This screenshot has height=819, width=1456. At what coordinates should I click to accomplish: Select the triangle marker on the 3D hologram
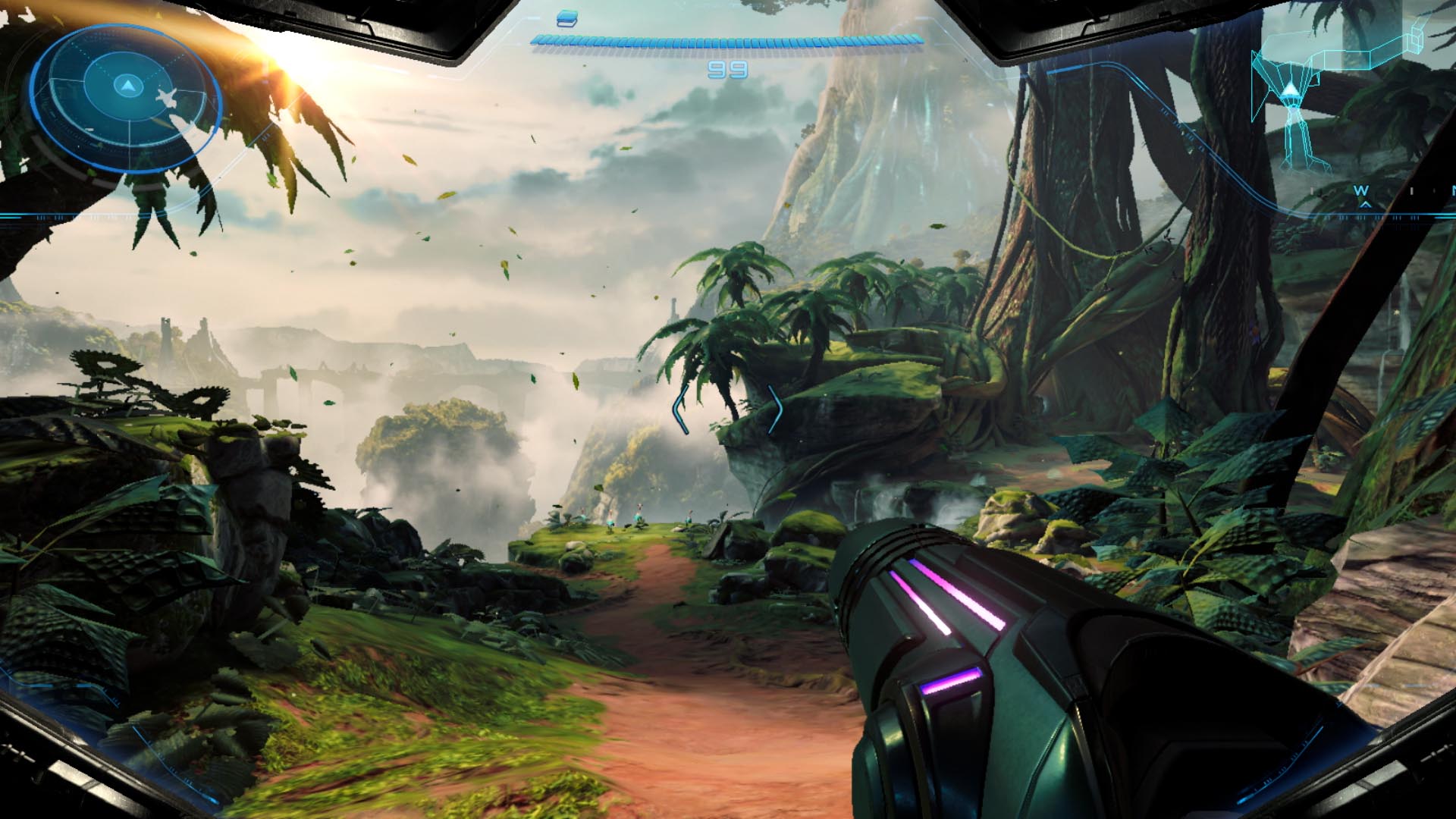coord(1291,89)
